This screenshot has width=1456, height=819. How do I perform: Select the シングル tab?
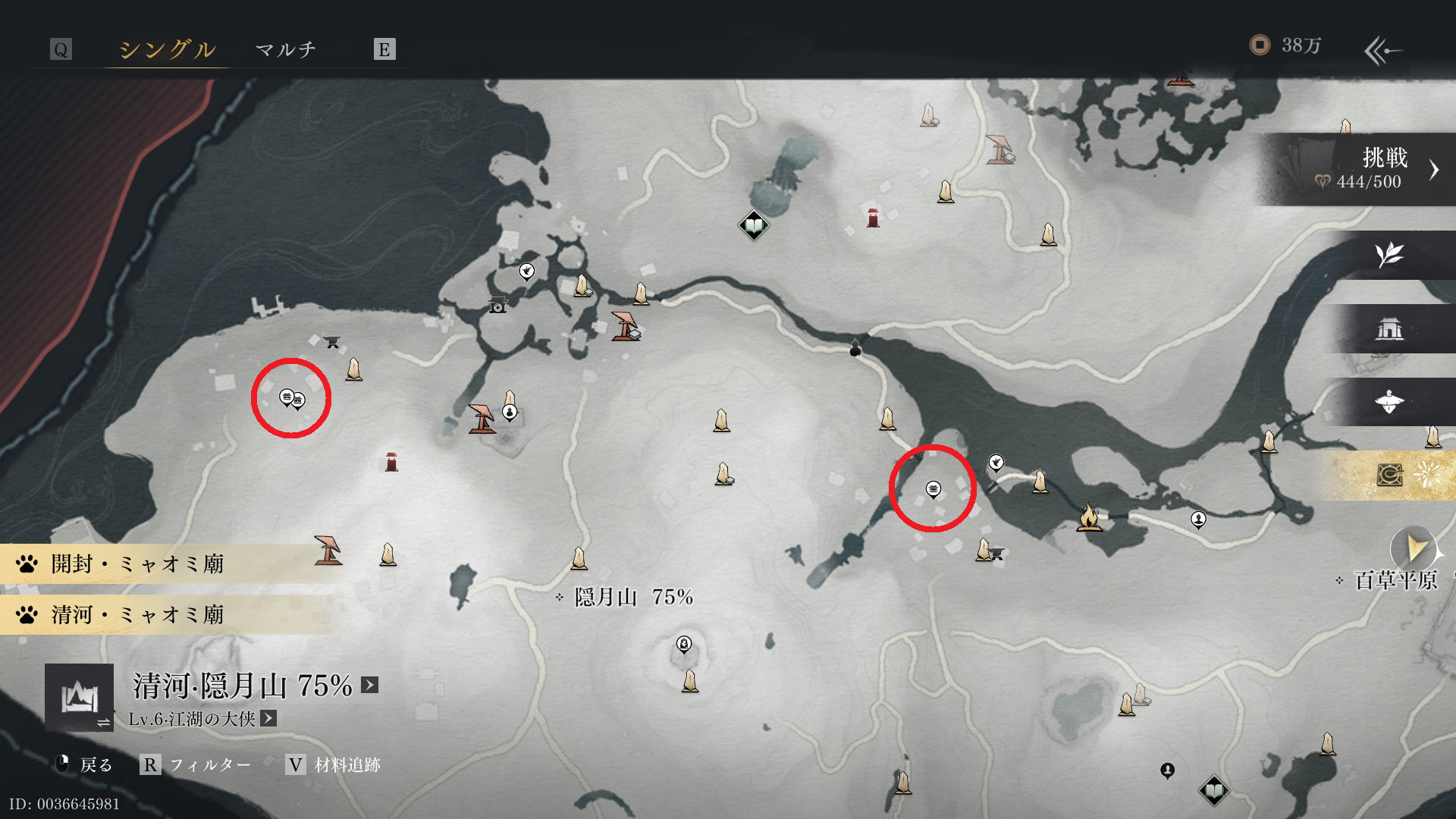coord(167,49)
